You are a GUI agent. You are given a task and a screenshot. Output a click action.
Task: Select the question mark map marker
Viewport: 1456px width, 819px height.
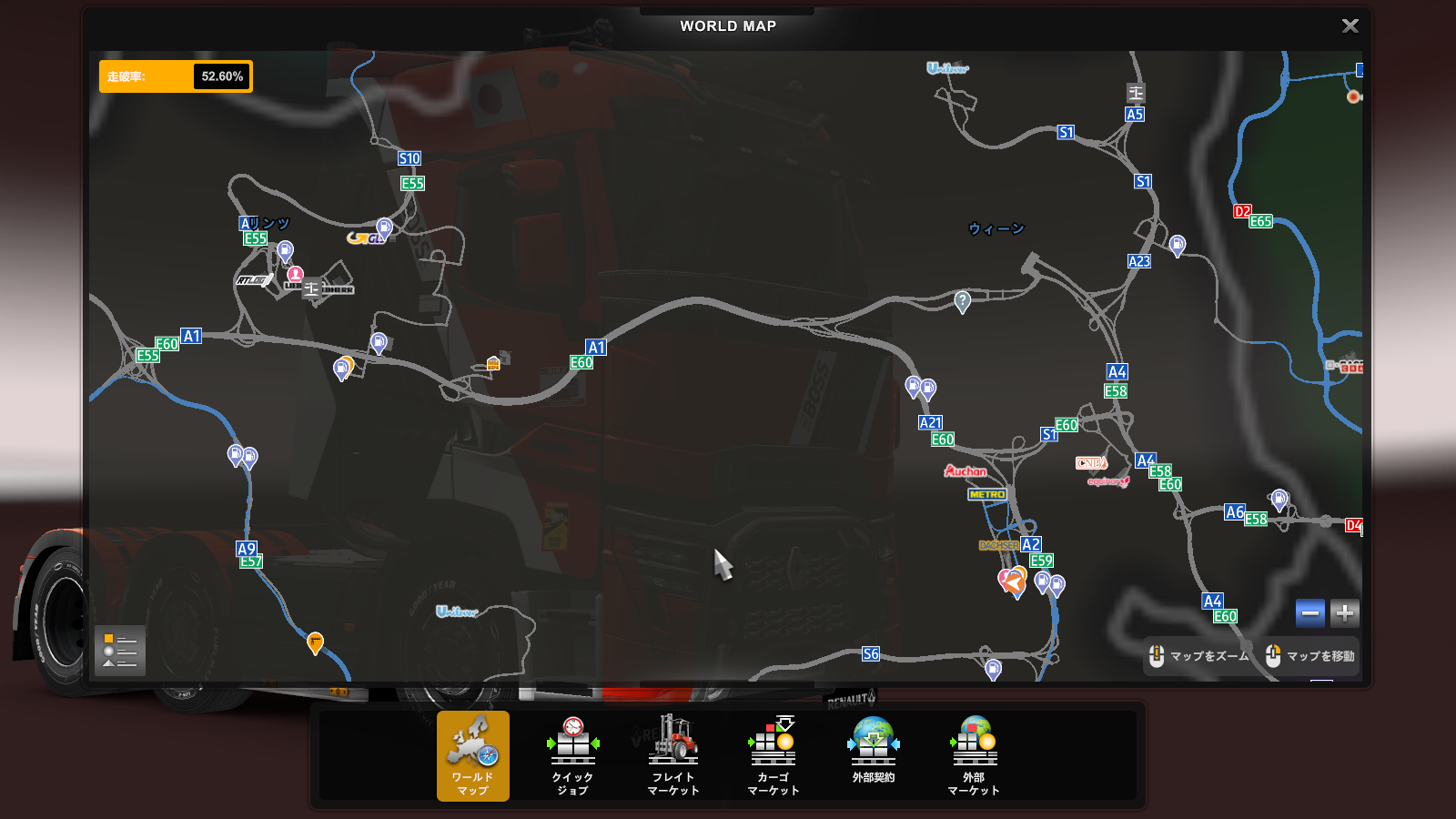point(962,300)
